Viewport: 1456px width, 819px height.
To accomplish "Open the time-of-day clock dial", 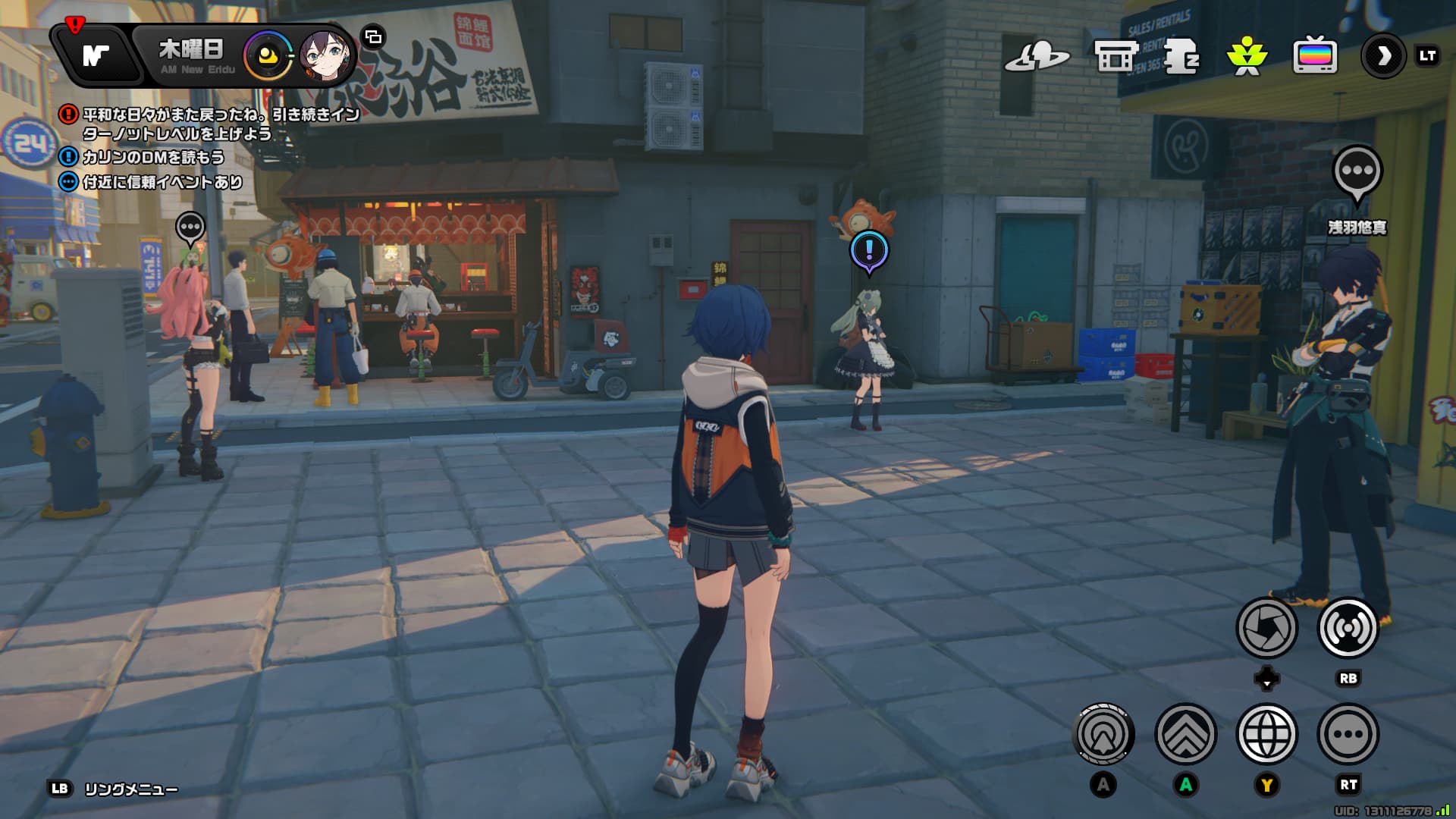I will coord(268,55).
